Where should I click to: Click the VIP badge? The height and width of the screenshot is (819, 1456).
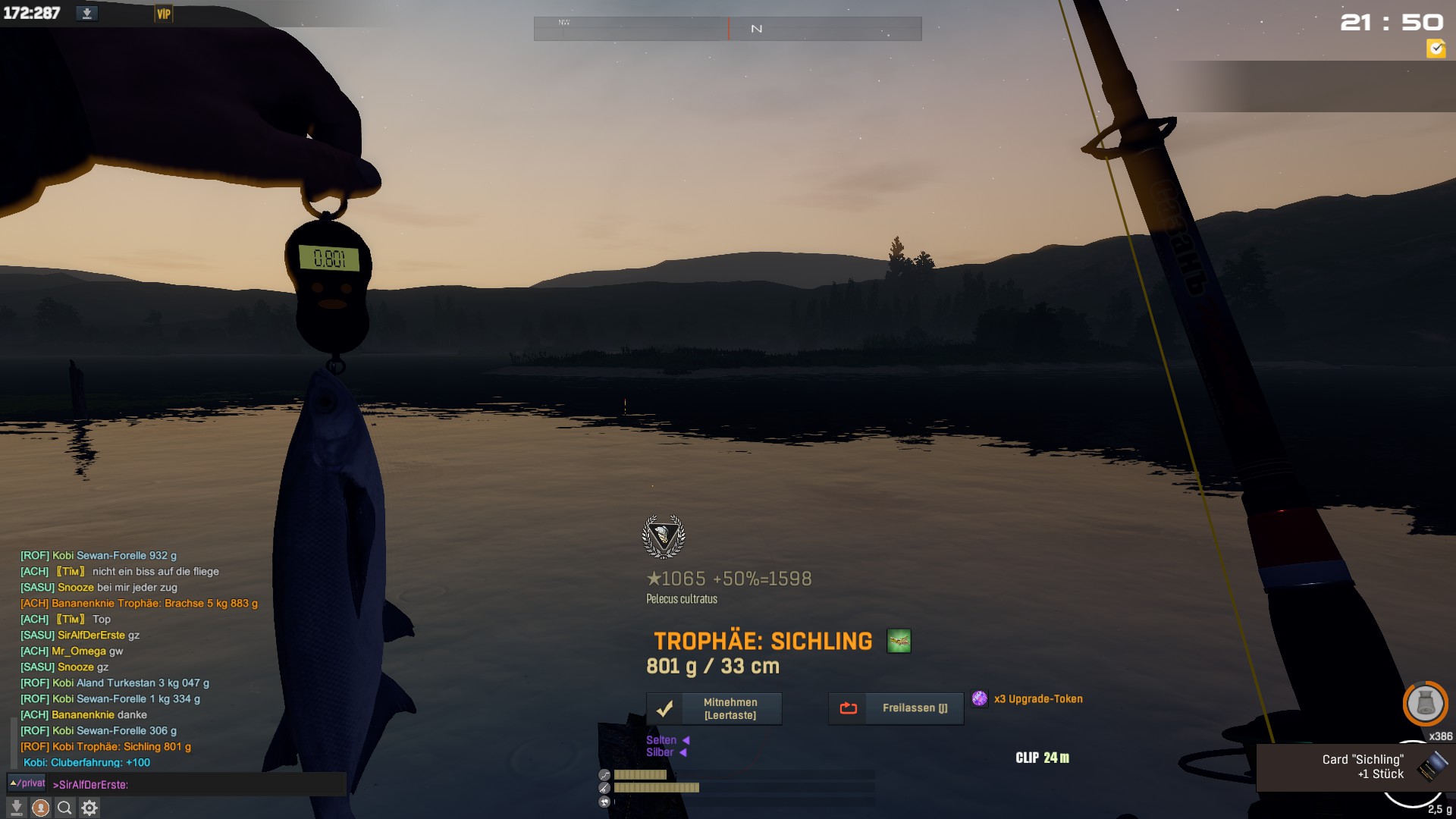click(164, 14)
